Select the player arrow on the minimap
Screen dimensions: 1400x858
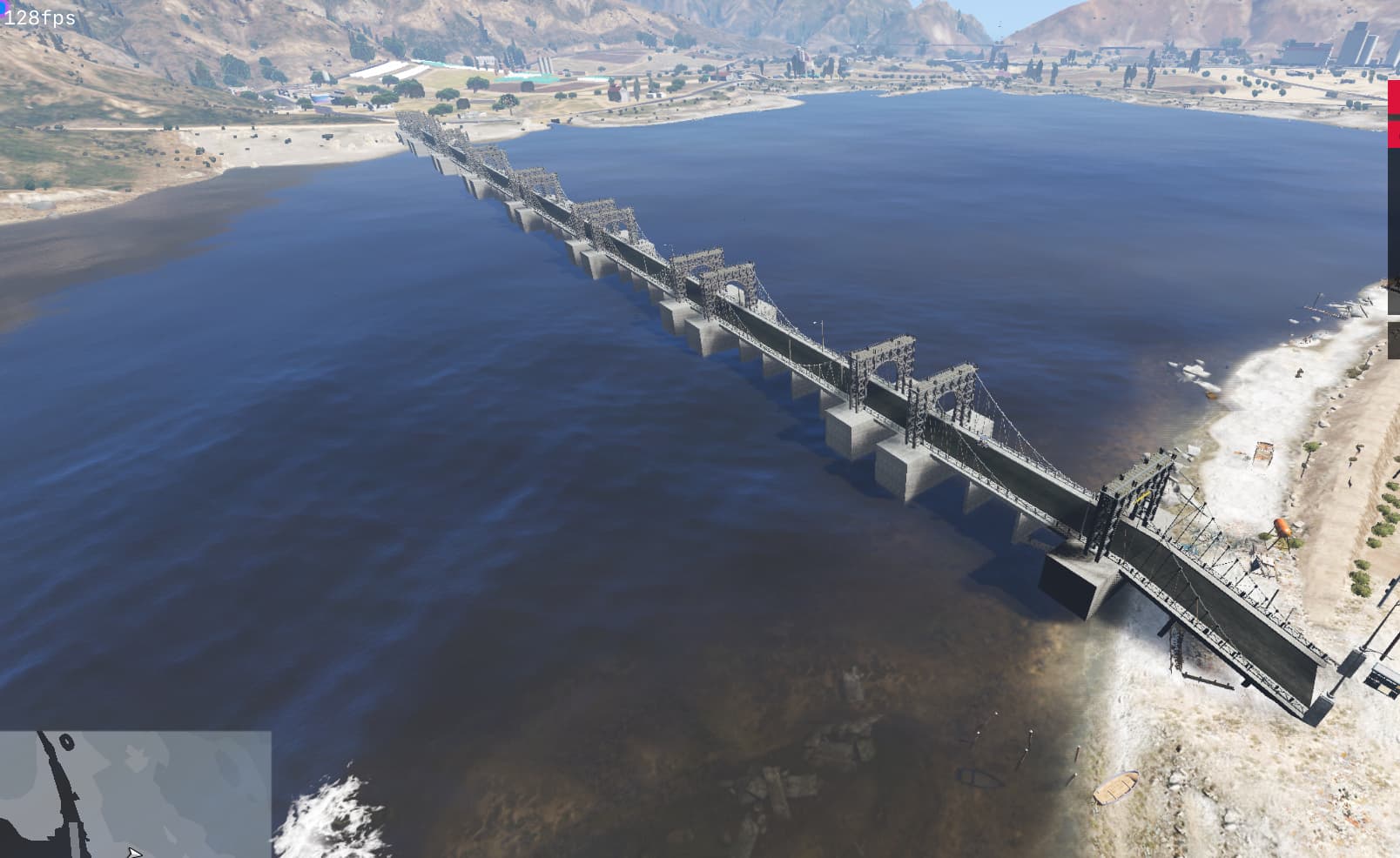coord(134,850)
